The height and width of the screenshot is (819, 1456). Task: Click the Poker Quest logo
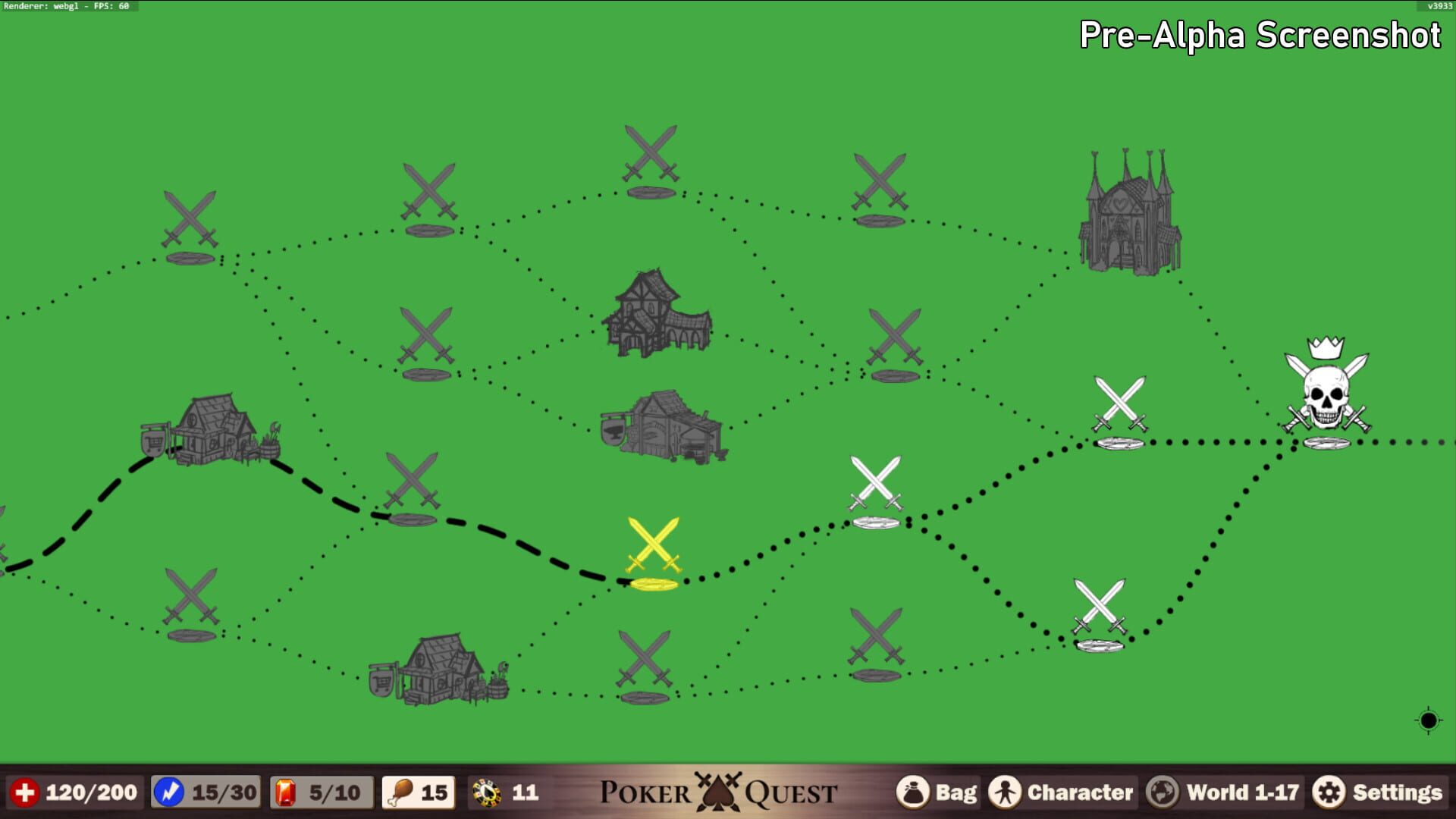(x=719, y=792)
